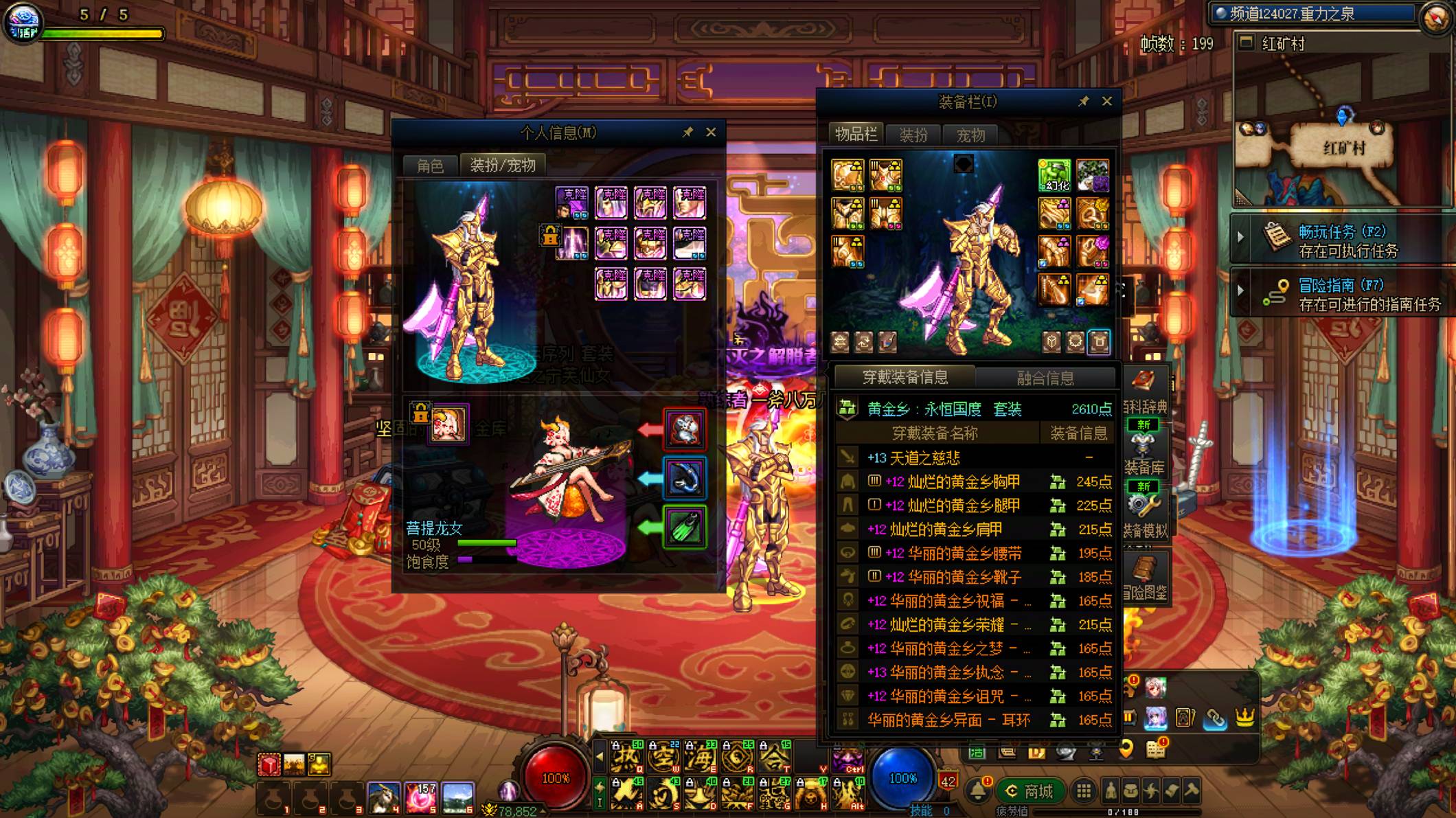Switch to the 角色 tab

click(430, 166)
